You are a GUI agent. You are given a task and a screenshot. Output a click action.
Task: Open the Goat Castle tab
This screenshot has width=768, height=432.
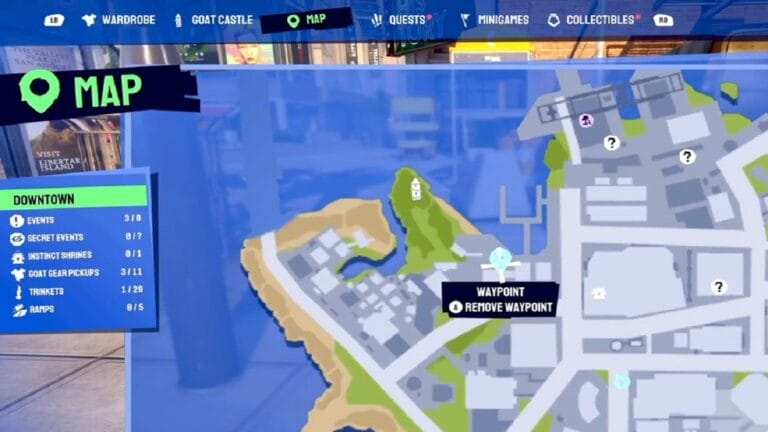pyautogui.click(x=211, y=19)
